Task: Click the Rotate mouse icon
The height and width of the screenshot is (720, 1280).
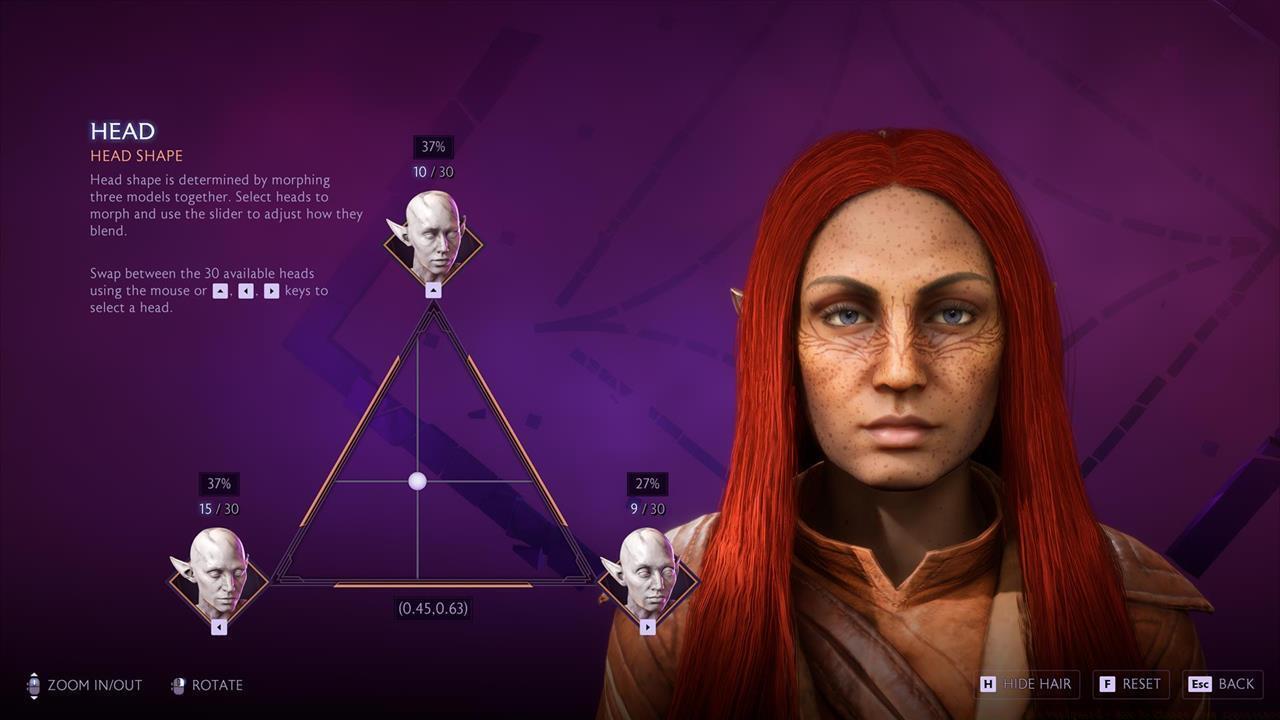Action: 177,685
